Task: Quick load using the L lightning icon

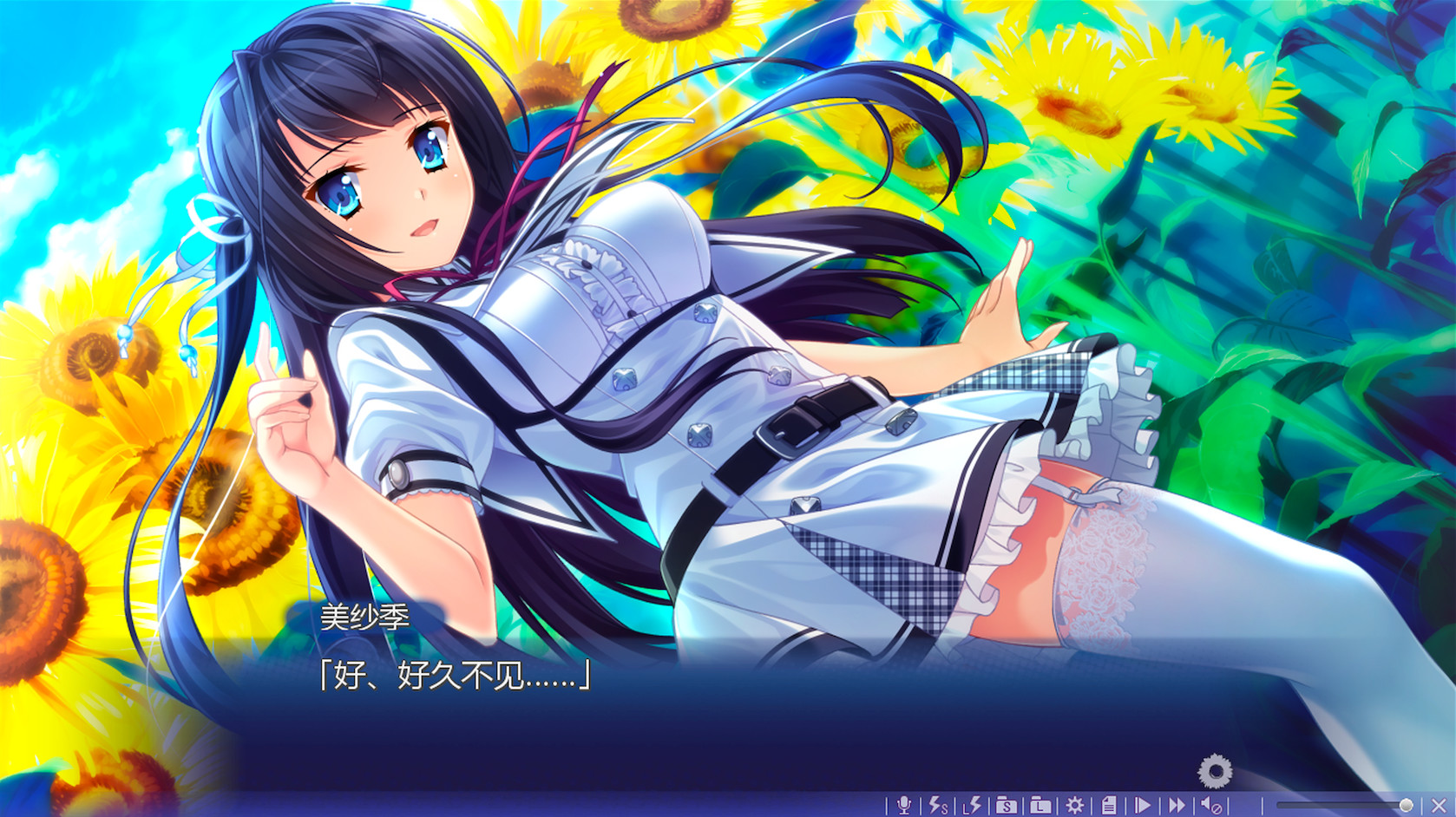Action: pos(973,804)
